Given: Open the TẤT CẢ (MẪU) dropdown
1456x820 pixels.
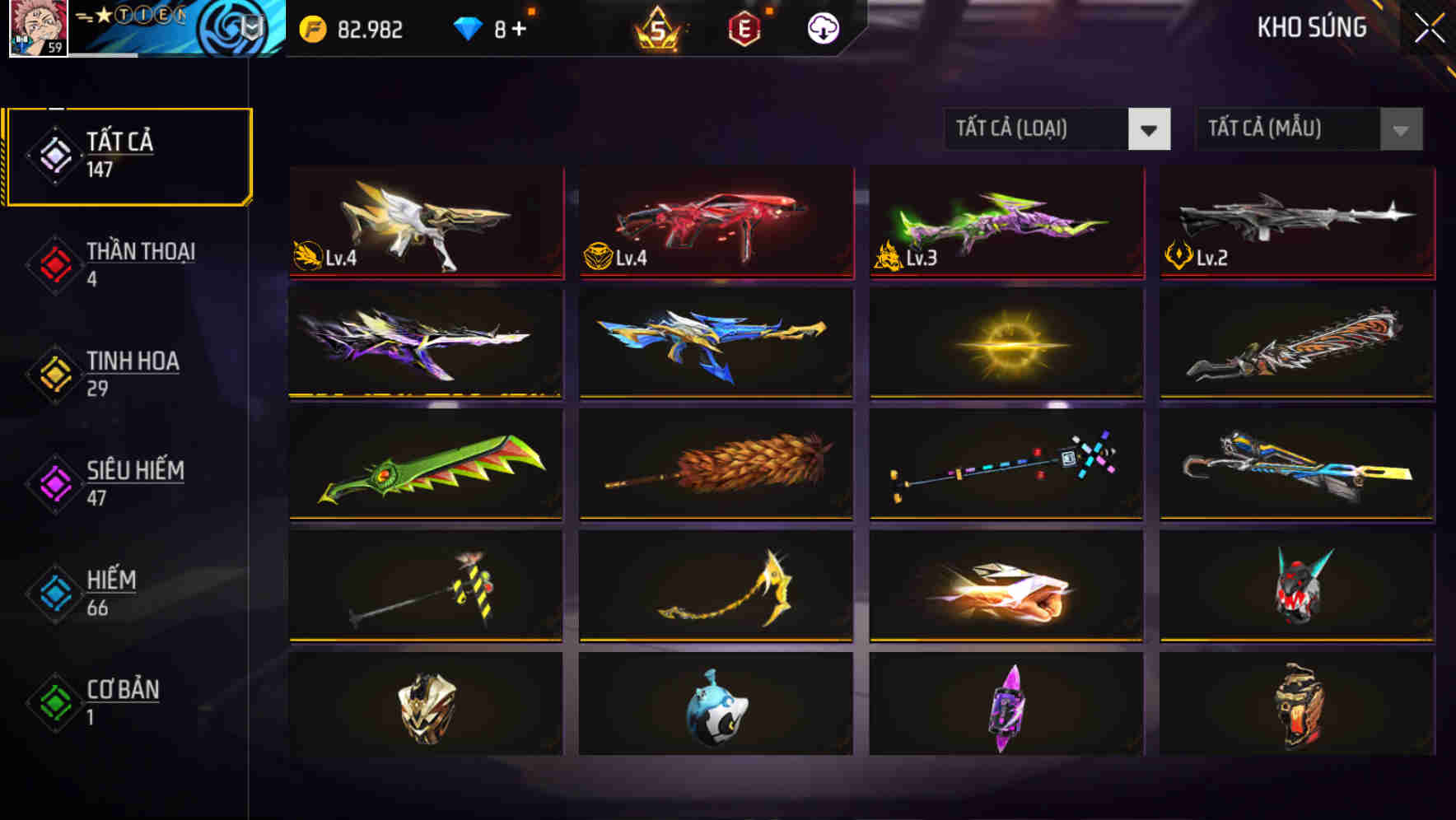Looking at the screenshot, I should tap(1309, 129).
